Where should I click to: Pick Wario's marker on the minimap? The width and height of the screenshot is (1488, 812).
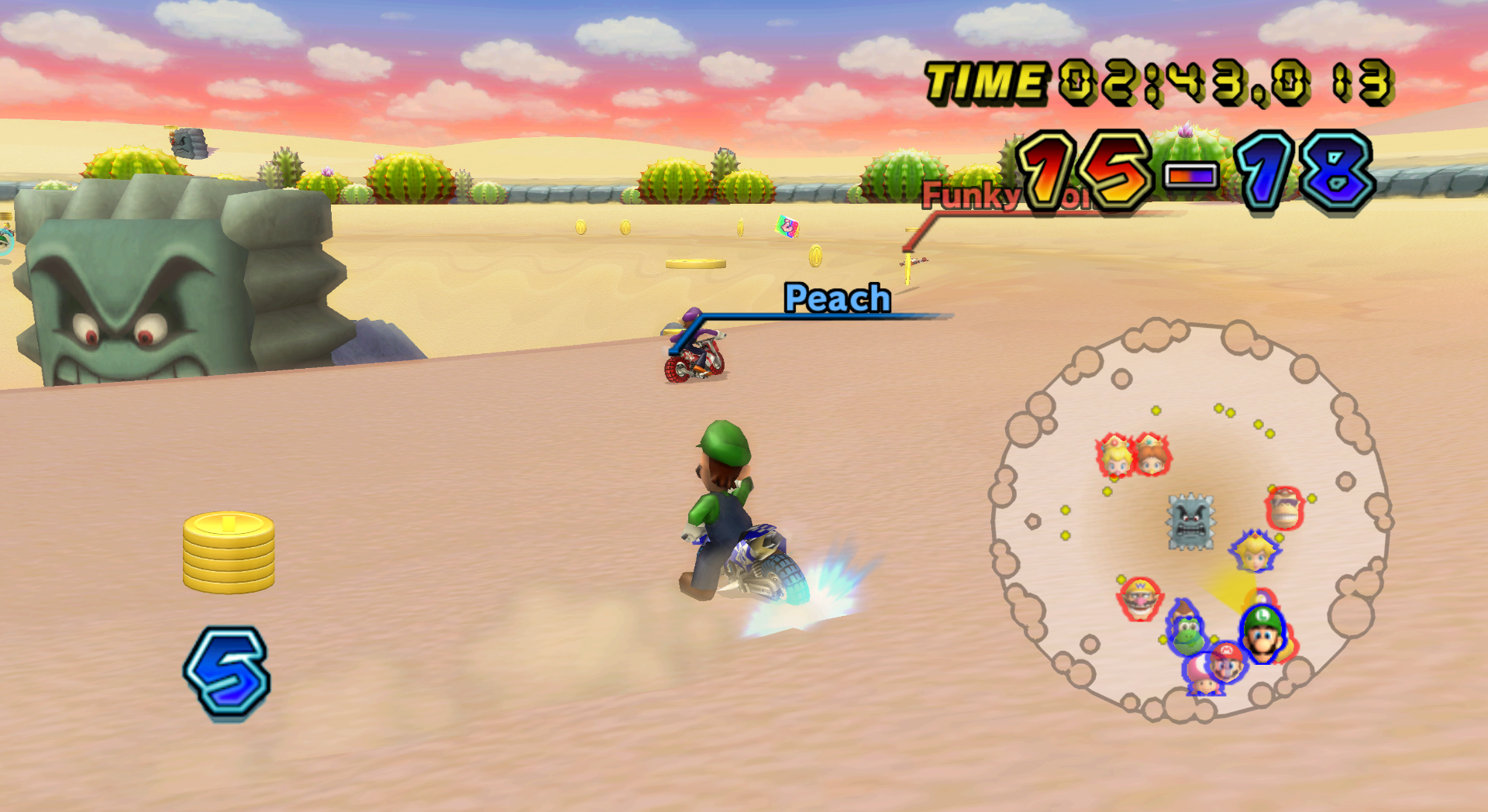pos(1140,599)
